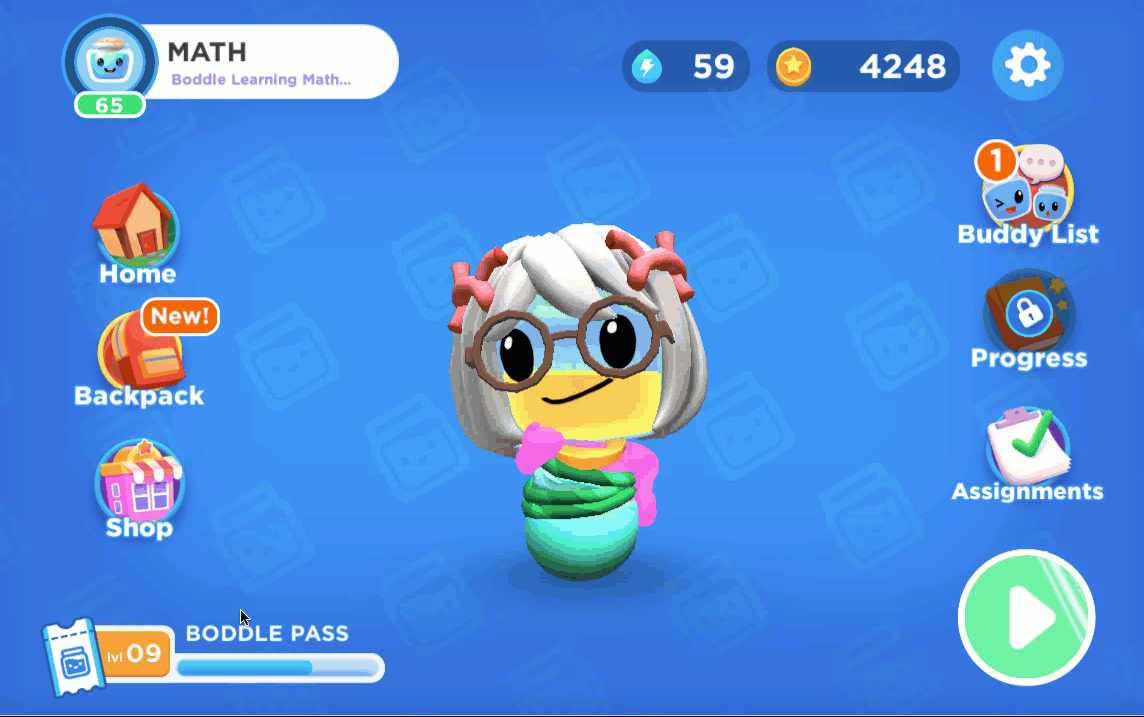Image resolution: width=1144 pixels, height=717 pixels.
Task: View the Progress book
Action: (x=1028, y=320)
